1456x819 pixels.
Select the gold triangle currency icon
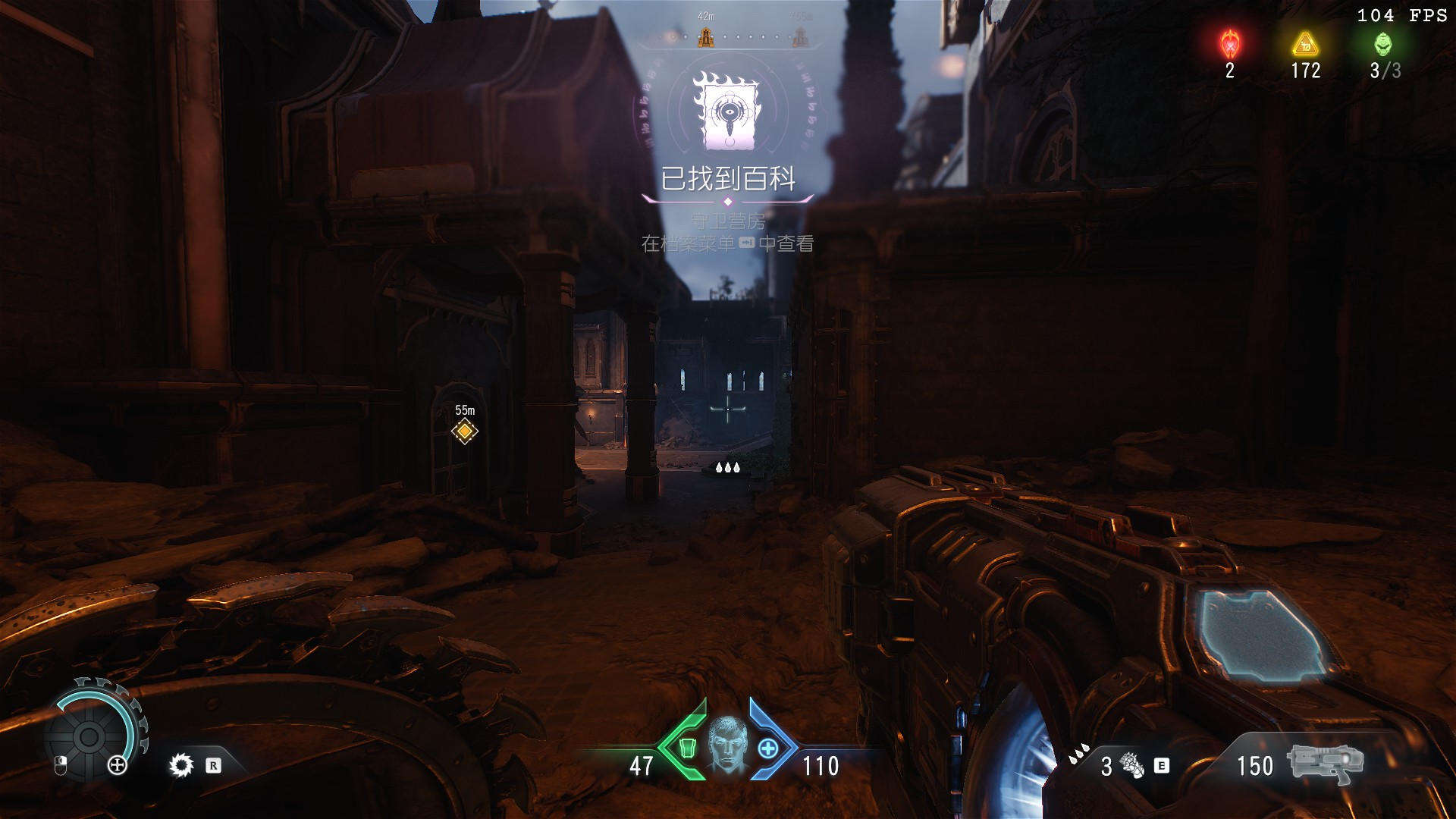pyautogui.click(x=1305, y=45)
